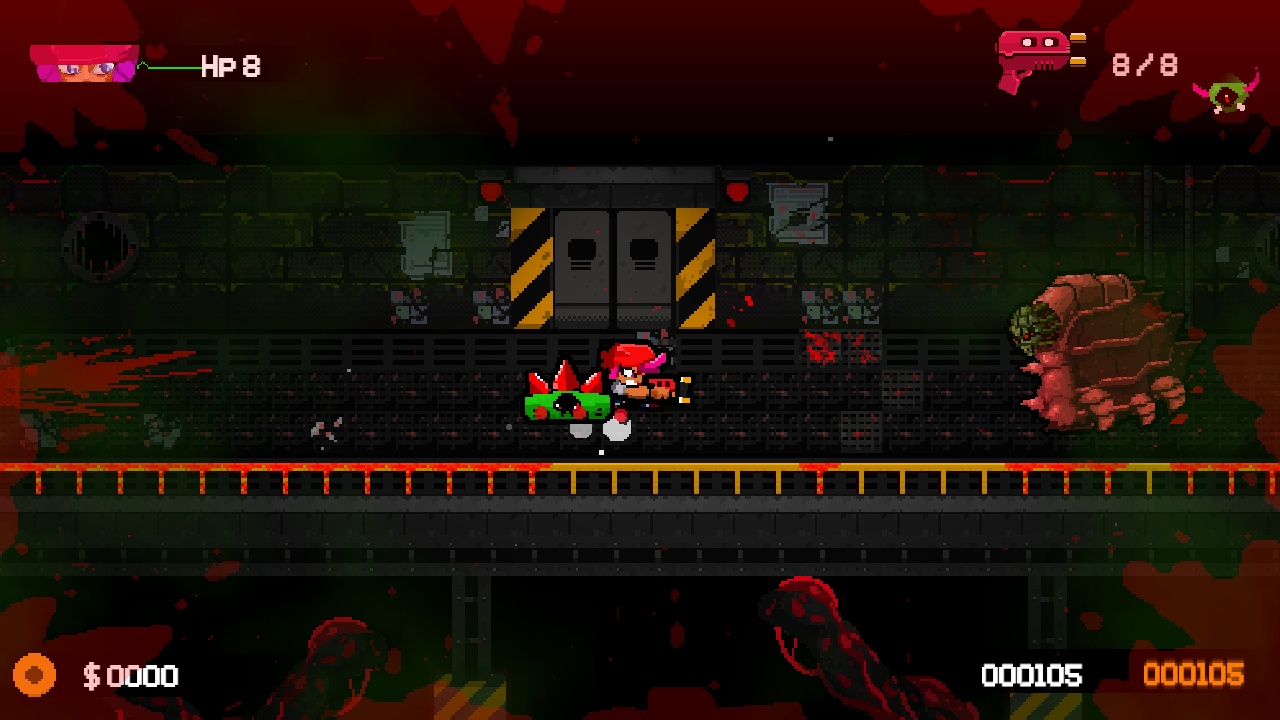Click the orange 000105 high score readout
This screenshot has width=1280, height=720.
pyautogui.click(x=1196, y=676)
